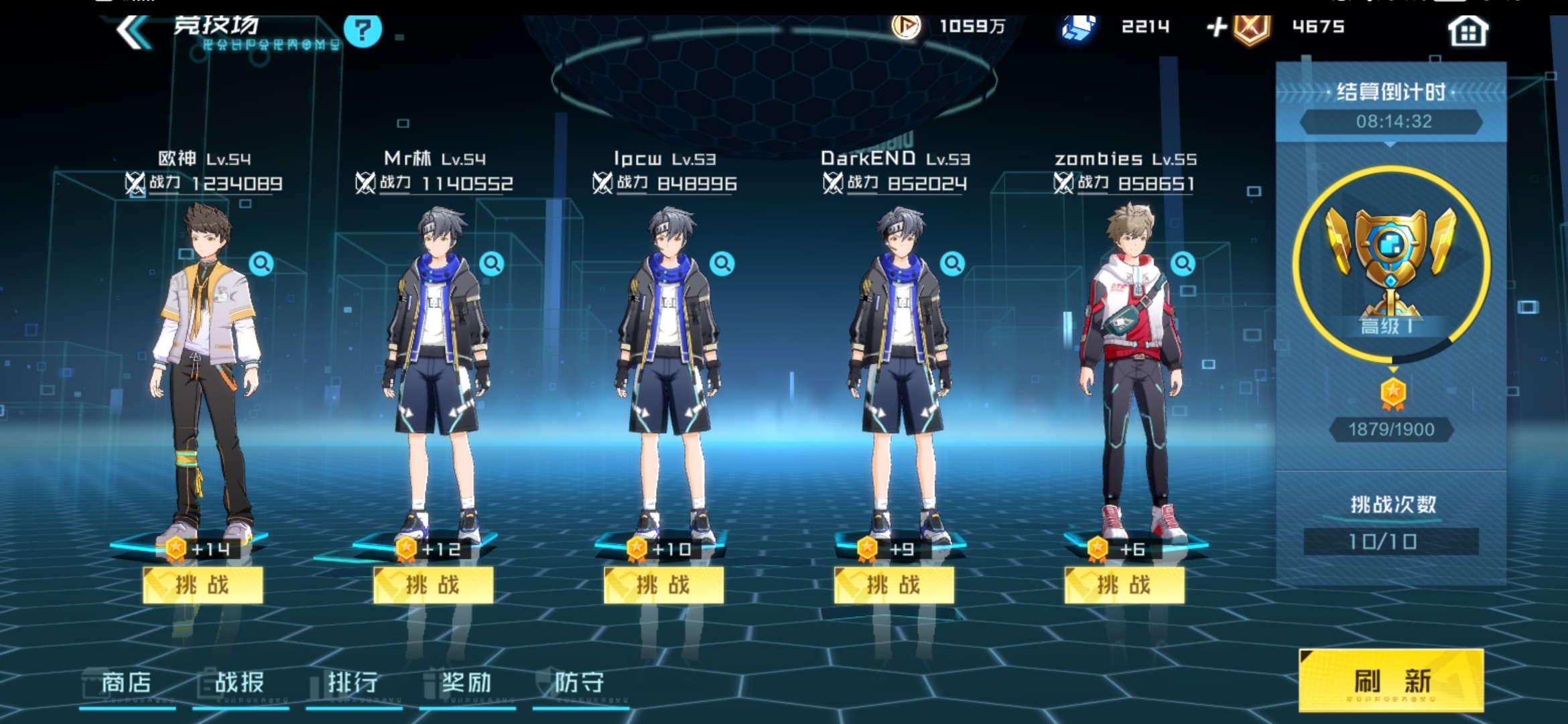1568x724 pixels.
Task: Open the question mark help button
Action: point(363,30)
